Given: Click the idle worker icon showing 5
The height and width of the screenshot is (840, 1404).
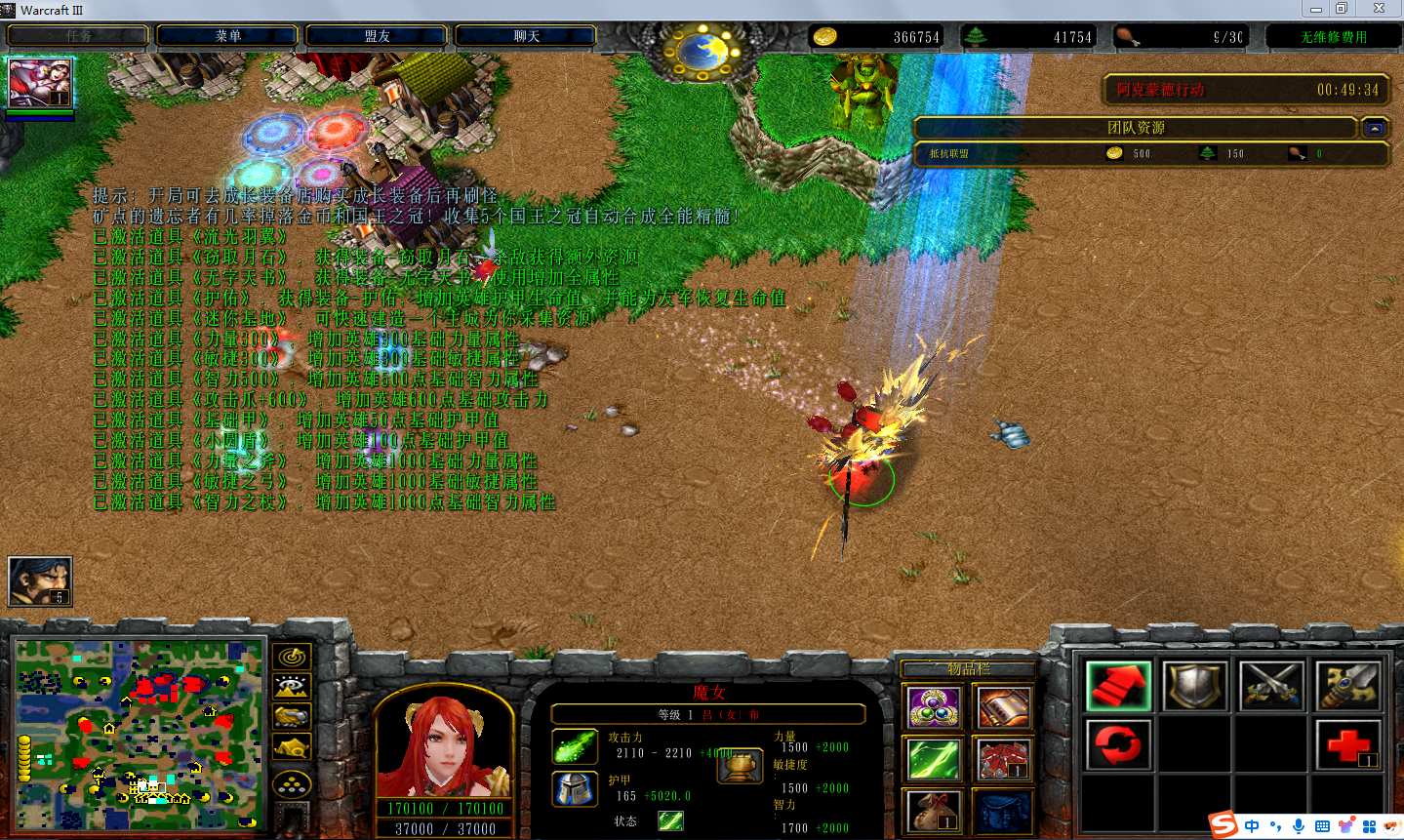Looking at the screenshot, I should coord(40,580).
